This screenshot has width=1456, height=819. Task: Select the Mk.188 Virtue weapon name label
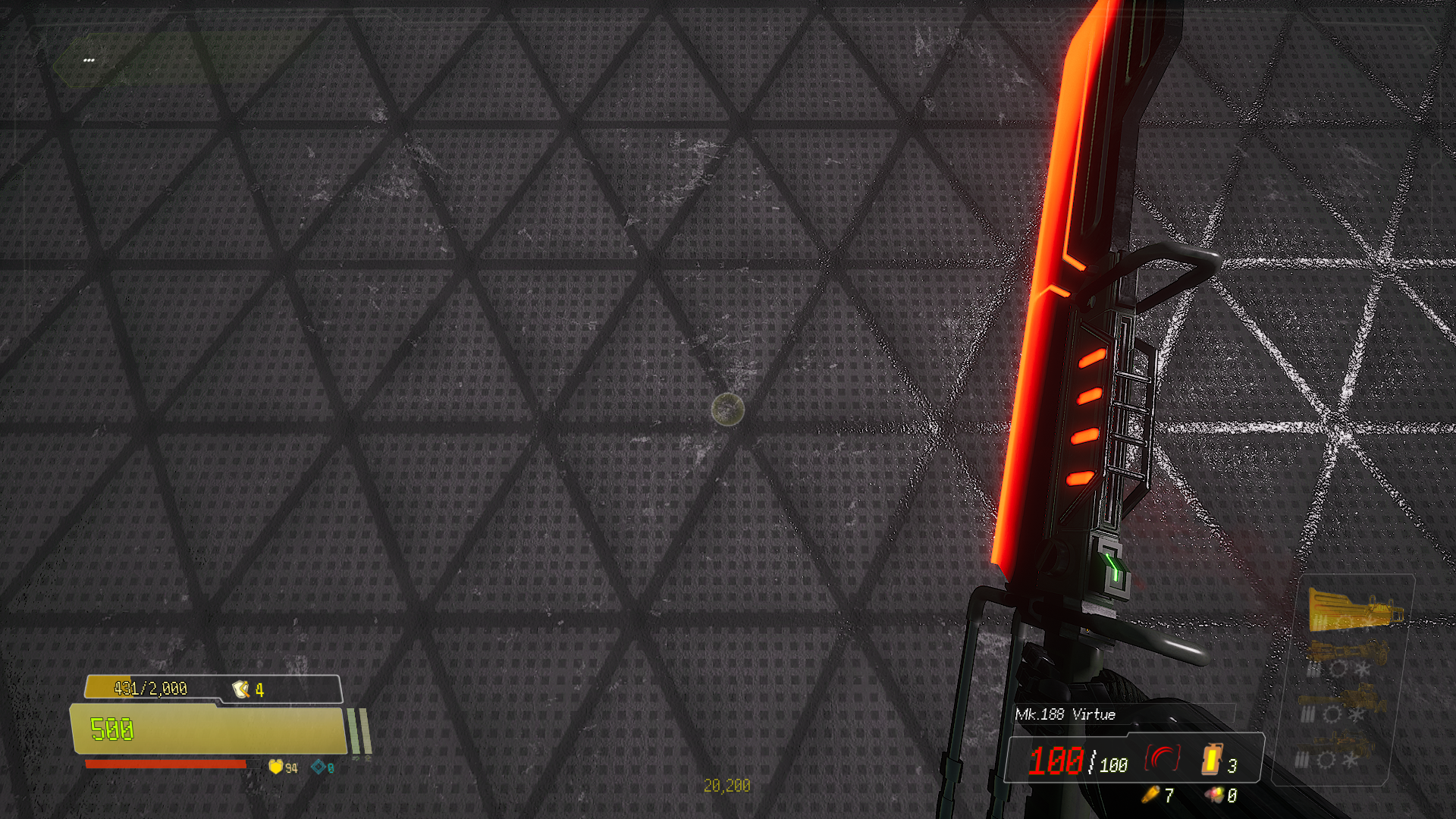tap(1065, 714)
